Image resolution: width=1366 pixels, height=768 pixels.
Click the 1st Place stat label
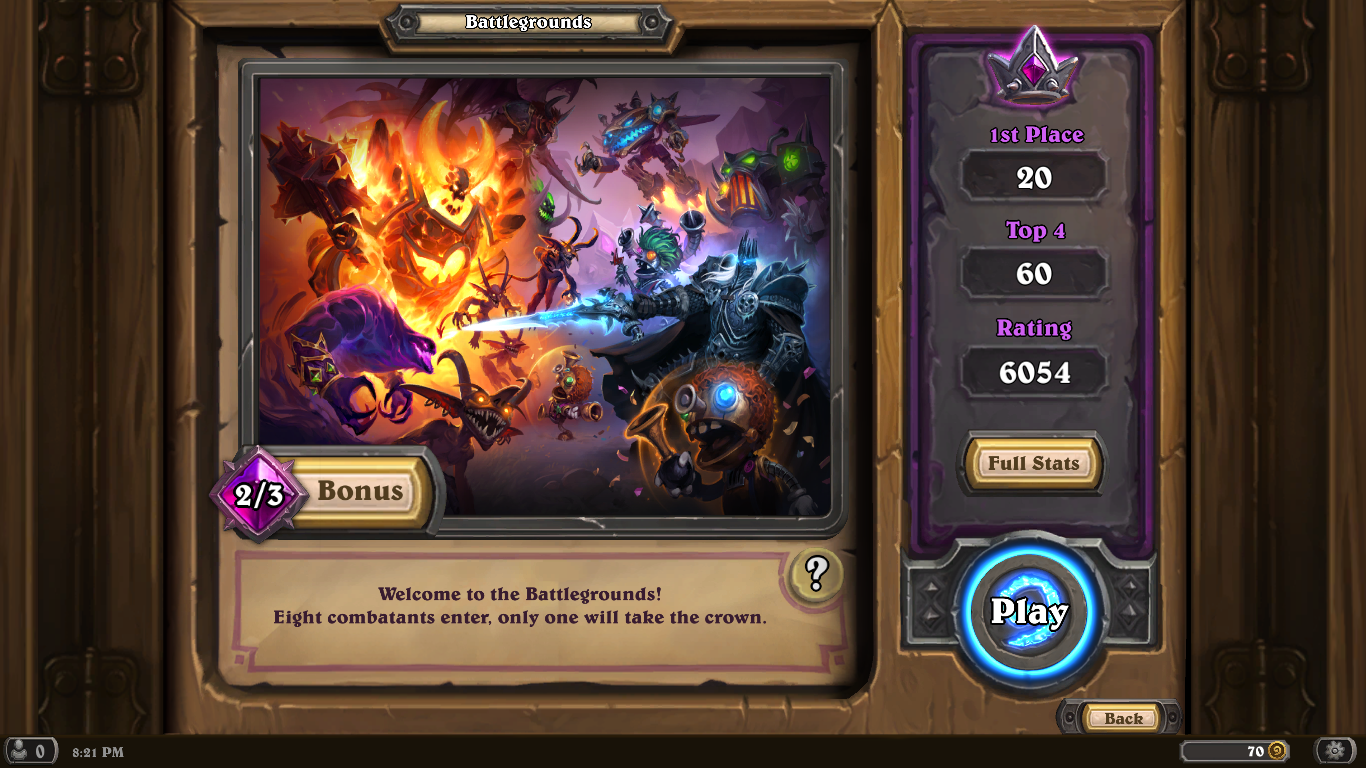click(1034, 134)
